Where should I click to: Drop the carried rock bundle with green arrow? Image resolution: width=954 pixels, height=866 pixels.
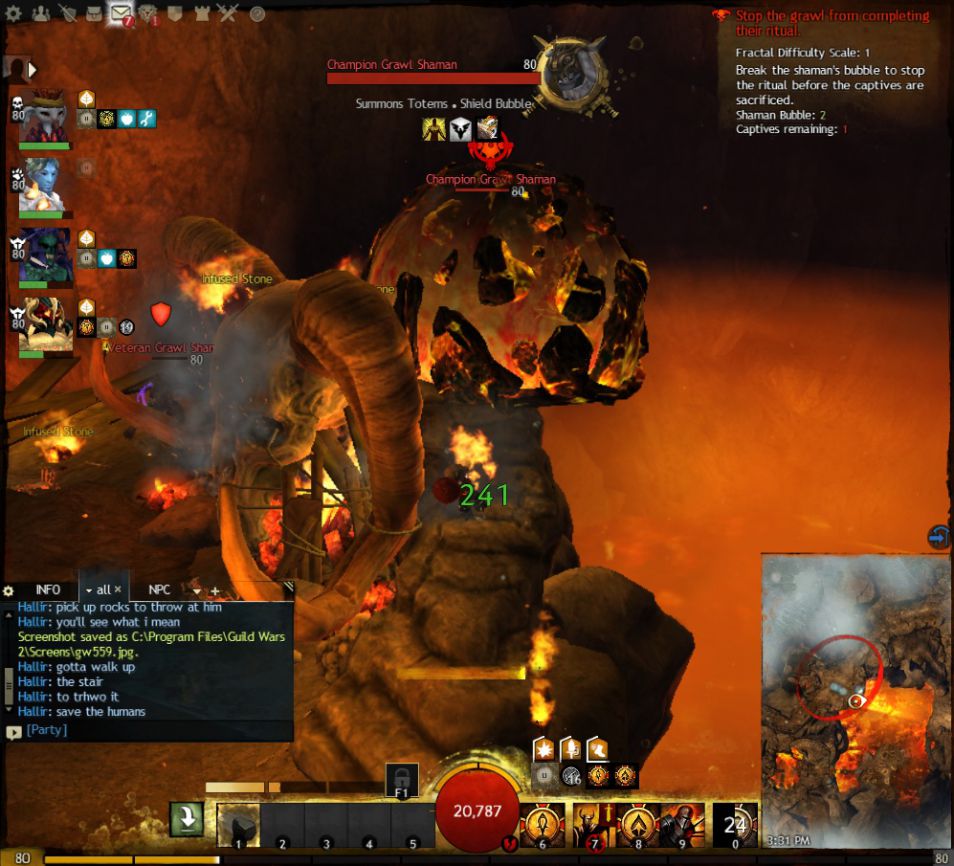tap(186, 820)
